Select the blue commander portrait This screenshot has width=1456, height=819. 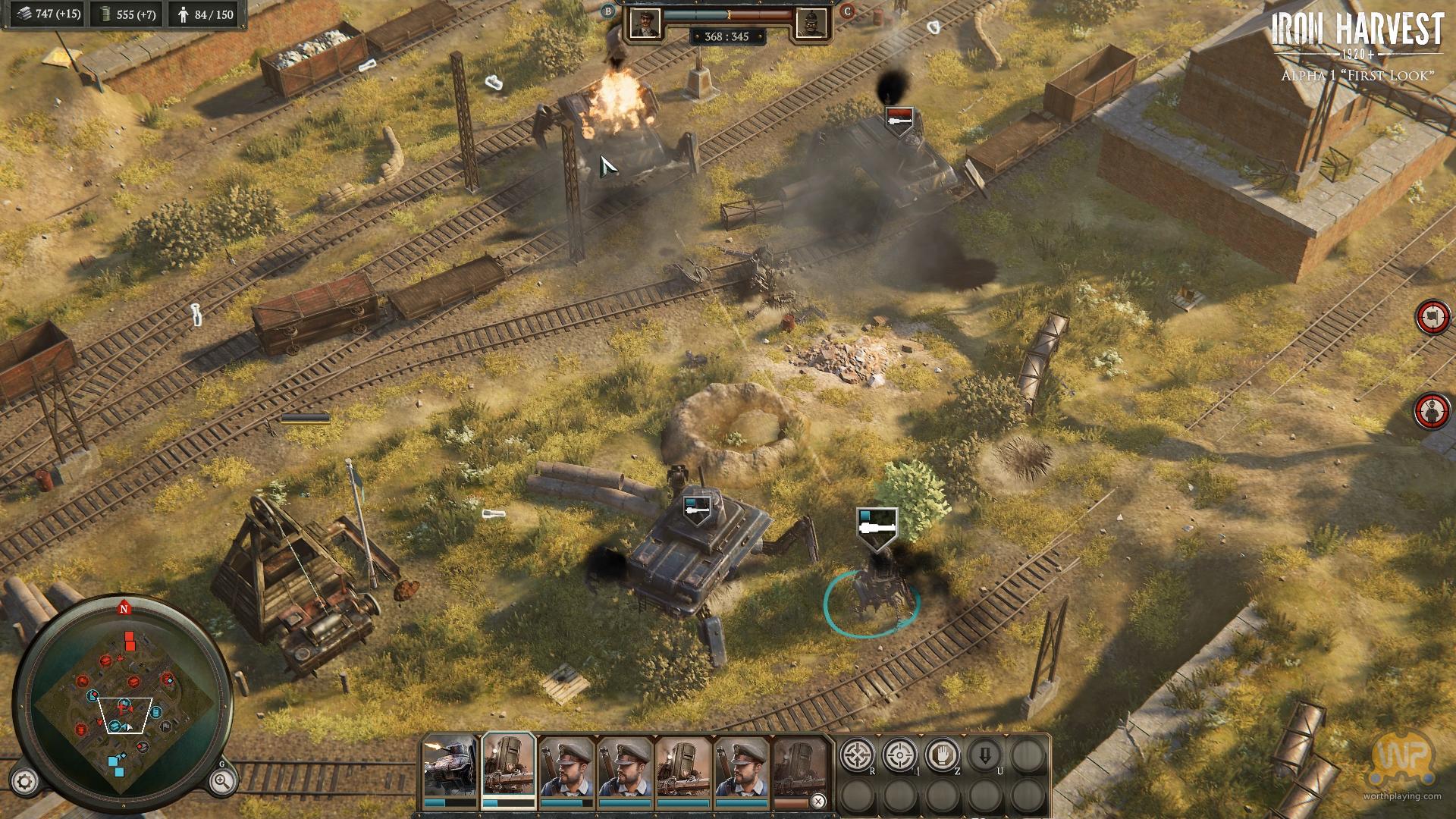coord(645,22)
